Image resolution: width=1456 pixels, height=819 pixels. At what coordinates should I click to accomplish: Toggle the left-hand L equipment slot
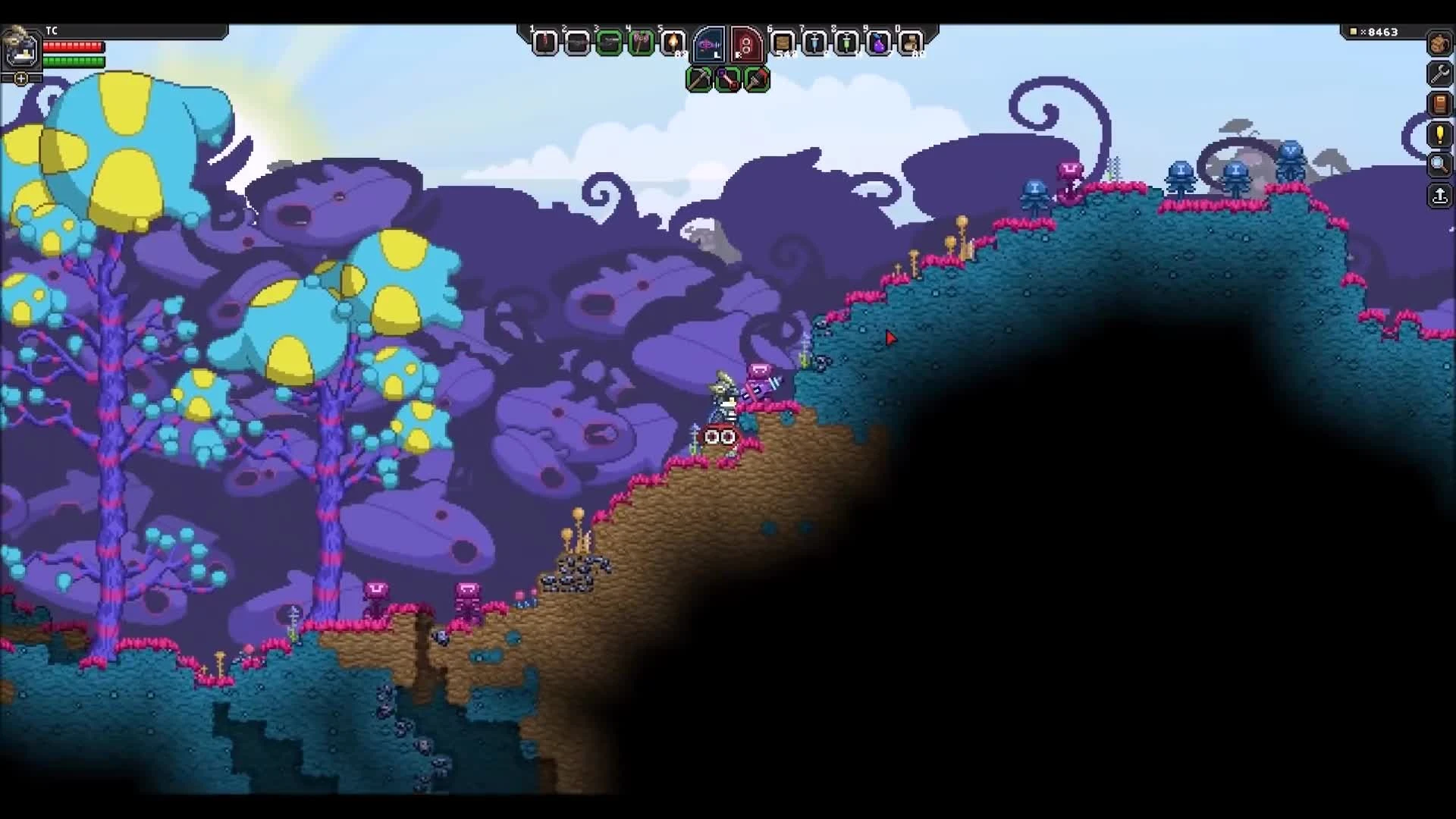(710, 43)
